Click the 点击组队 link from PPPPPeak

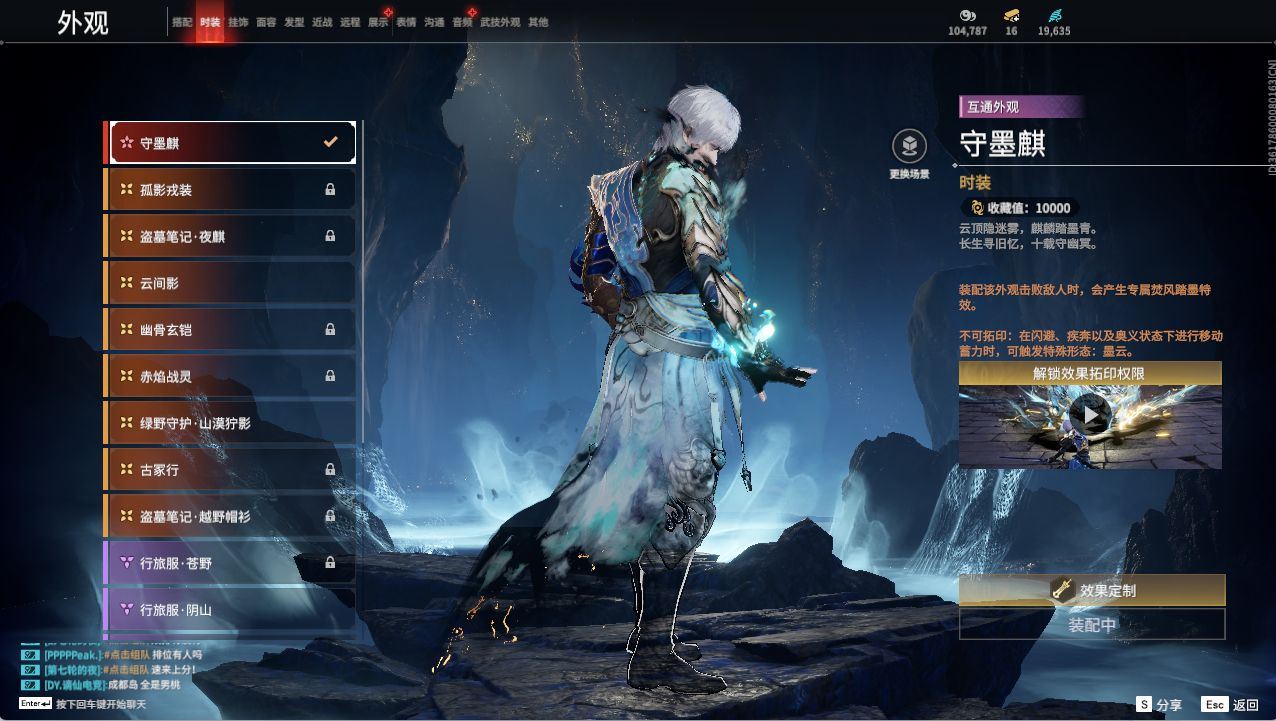[126, 654]
